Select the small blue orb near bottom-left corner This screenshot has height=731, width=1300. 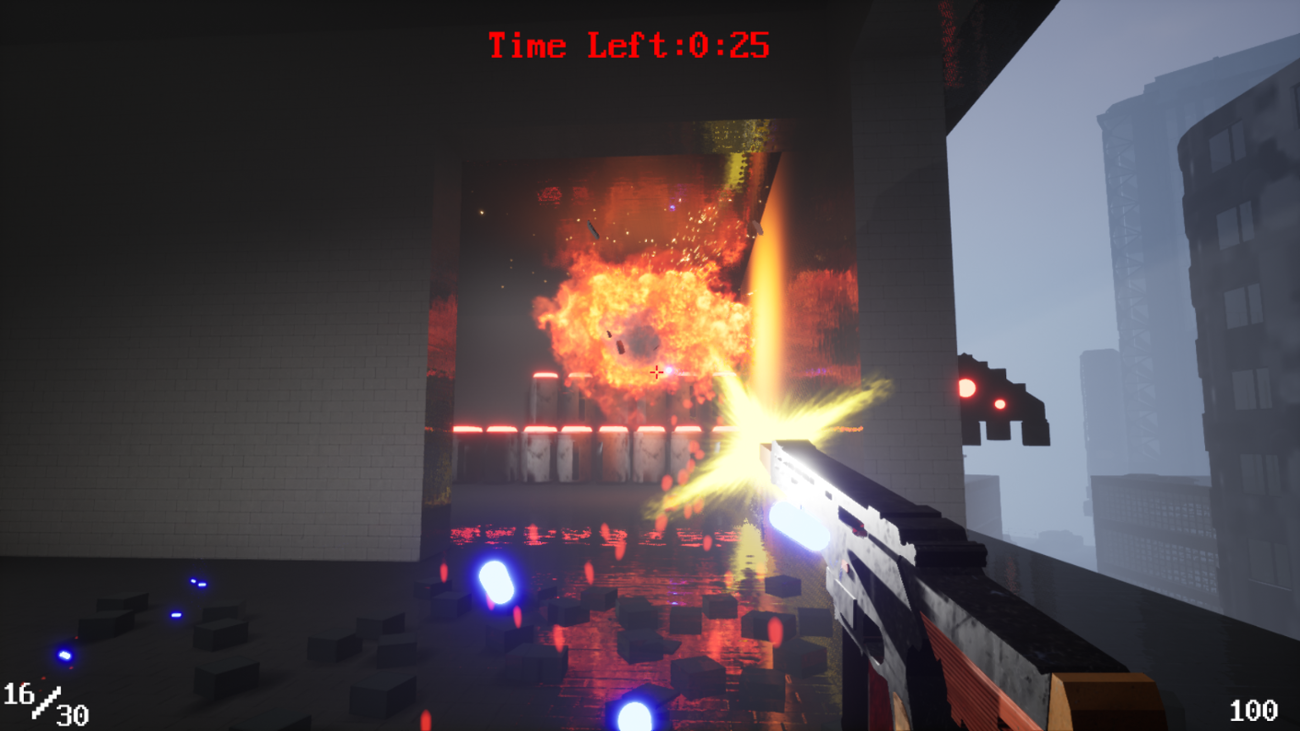pyautogui.click(x=65, y=657)
